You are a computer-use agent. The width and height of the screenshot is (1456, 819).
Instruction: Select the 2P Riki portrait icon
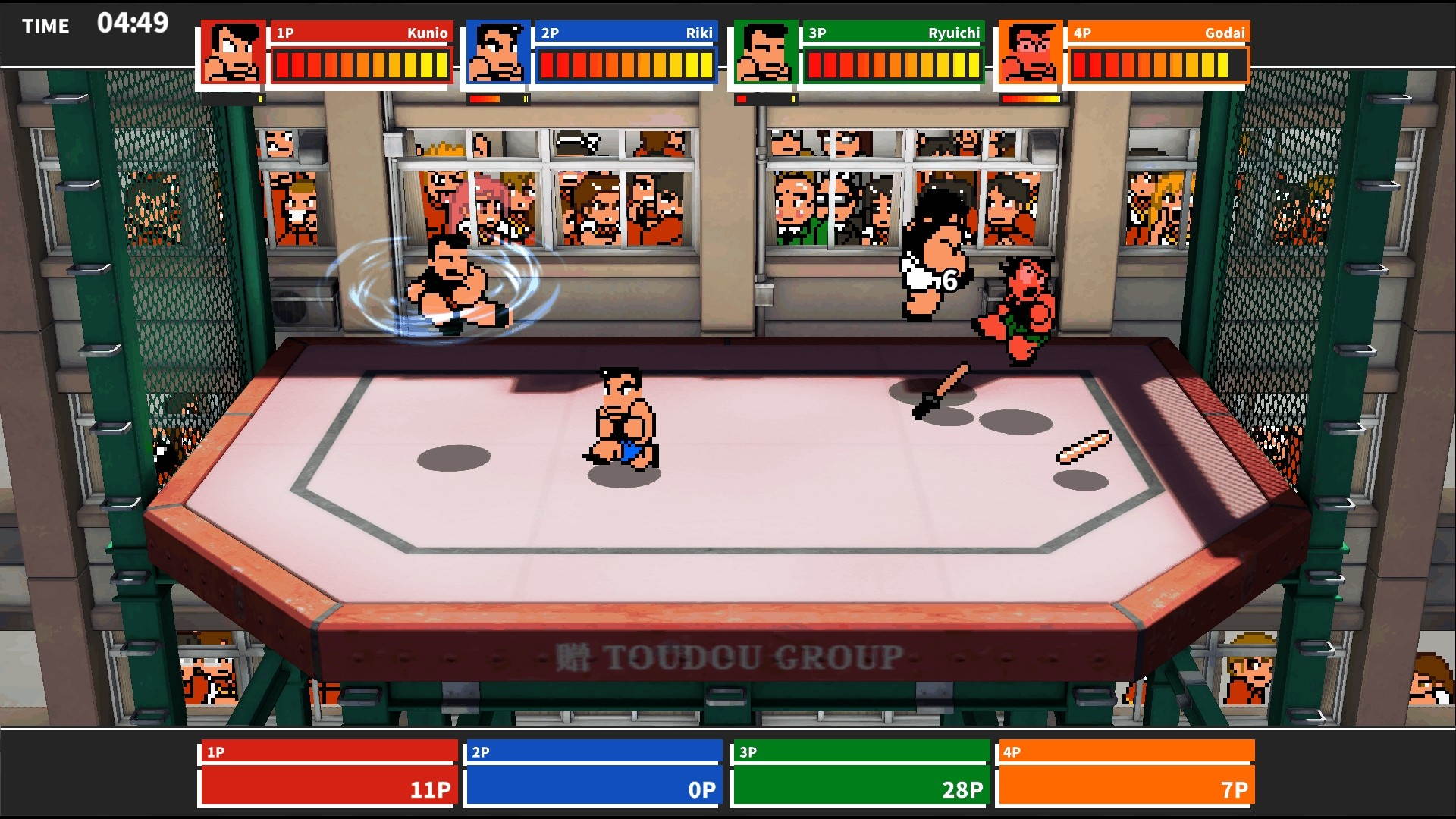pyautogui.click(x=497, y=53)
